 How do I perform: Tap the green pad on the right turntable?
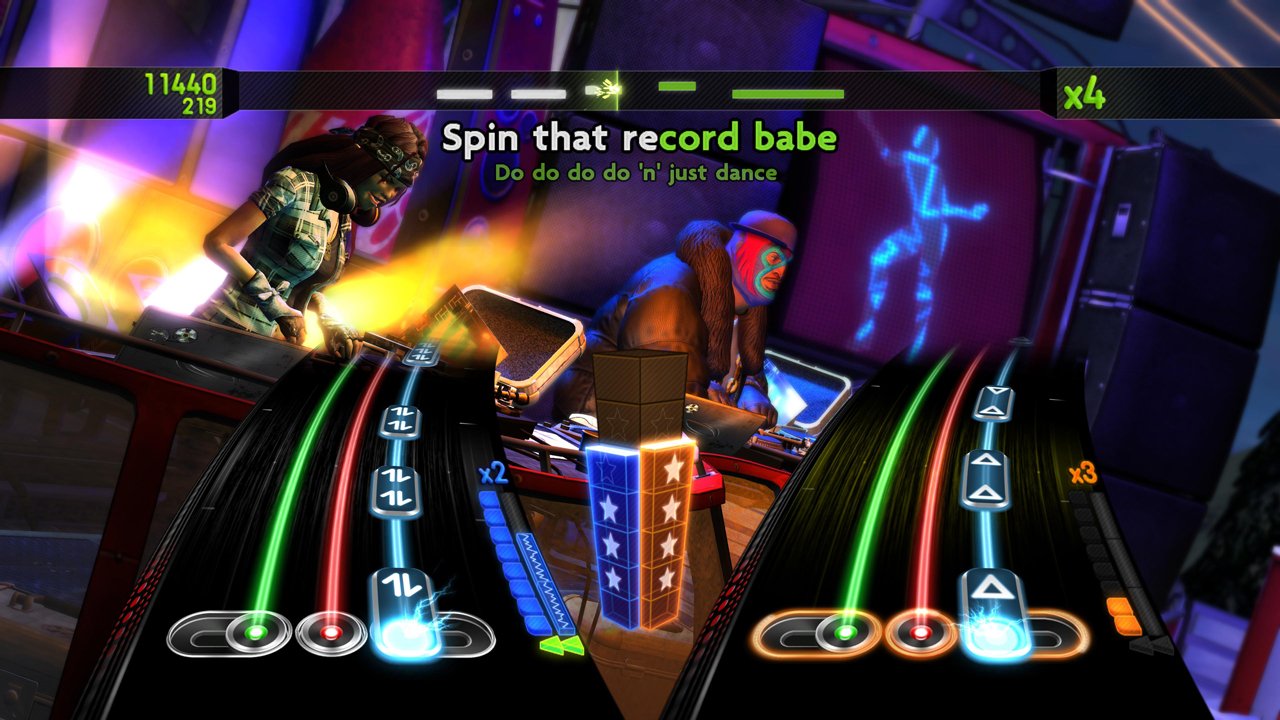pyautogui.click(x=846, y=631)
